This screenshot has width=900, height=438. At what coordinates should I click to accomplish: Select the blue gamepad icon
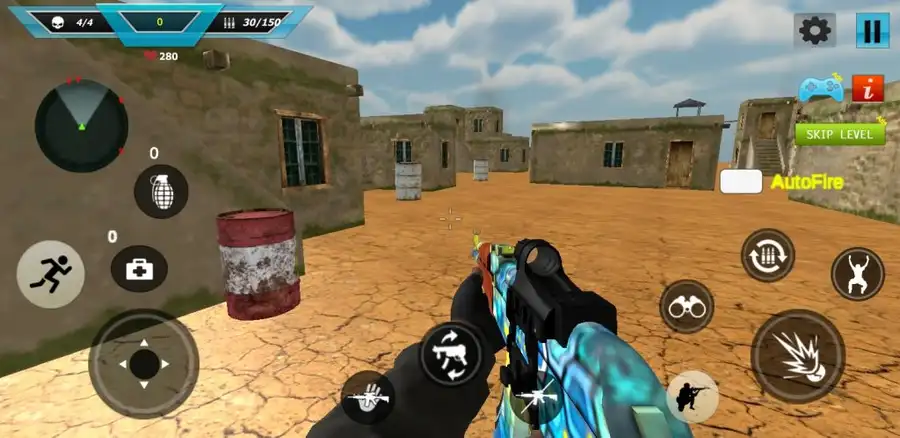tap(821, 89)
